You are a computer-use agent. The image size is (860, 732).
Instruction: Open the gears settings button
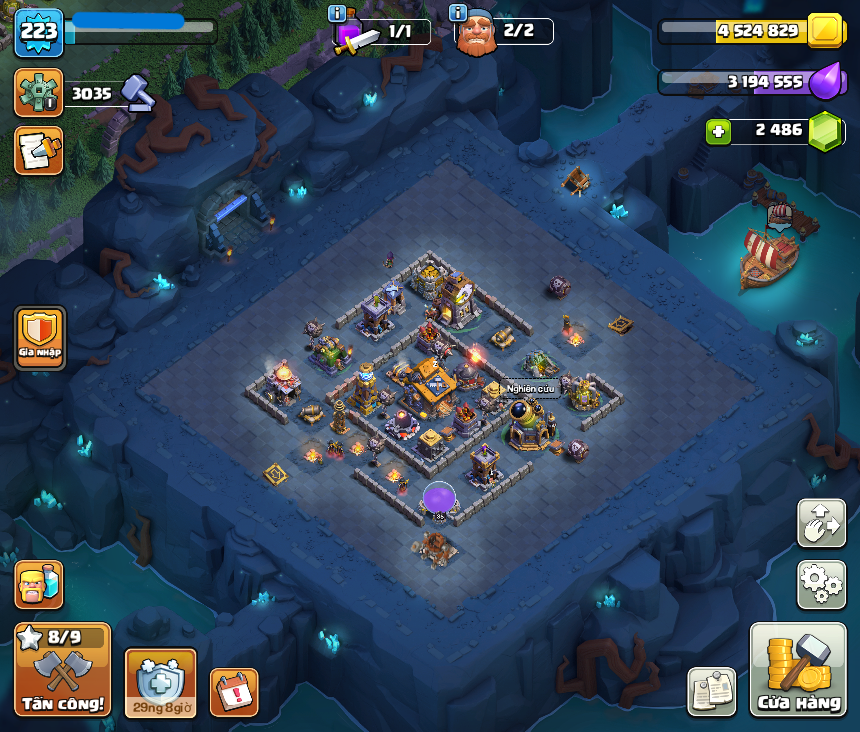point(821,585)
